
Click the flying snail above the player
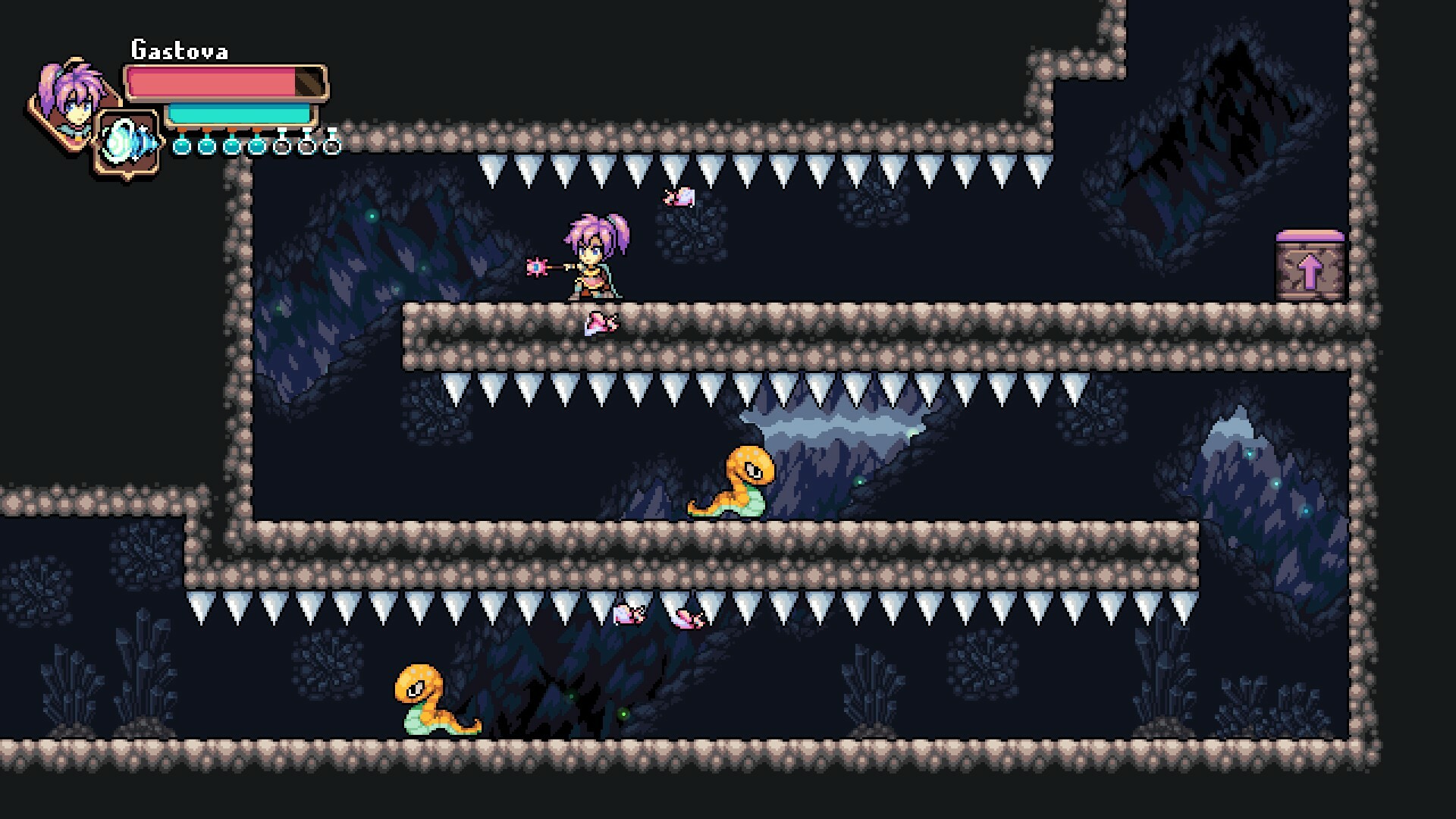pos(680,197)
